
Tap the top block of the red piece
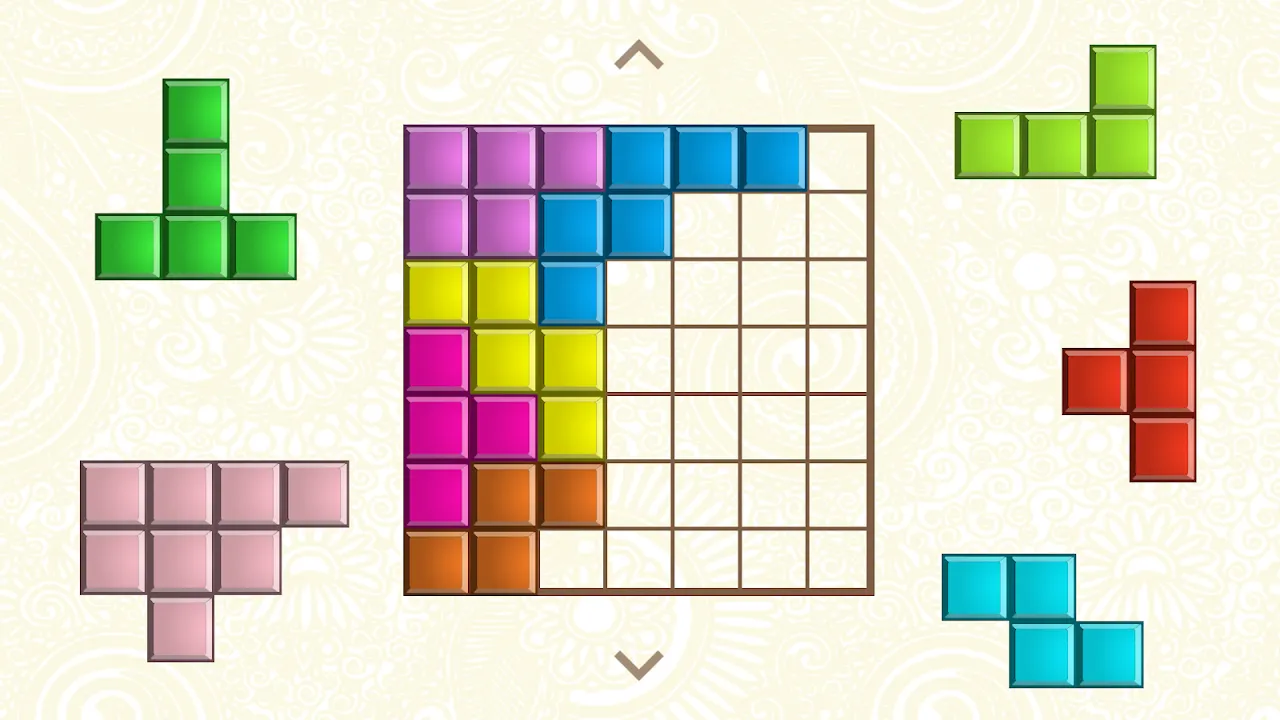[1163, 315]
